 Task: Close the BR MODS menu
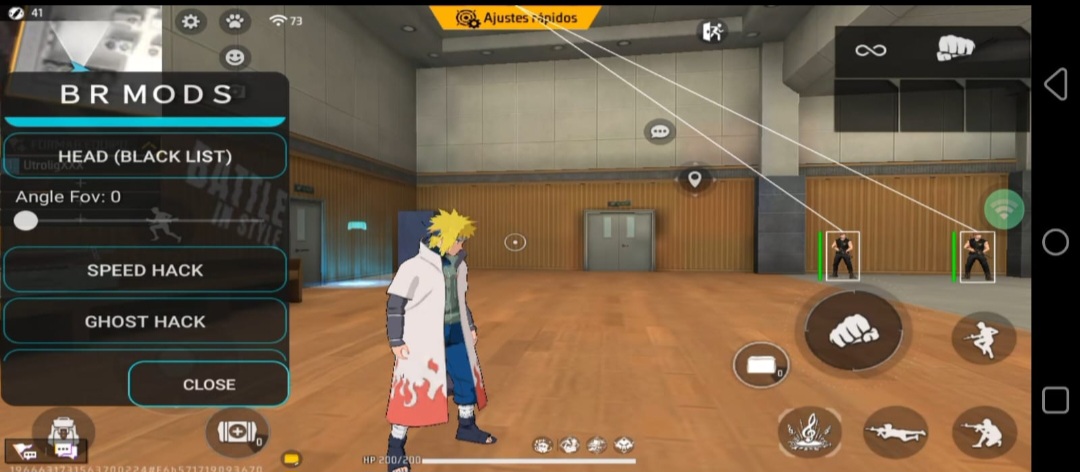coord(209,384)
